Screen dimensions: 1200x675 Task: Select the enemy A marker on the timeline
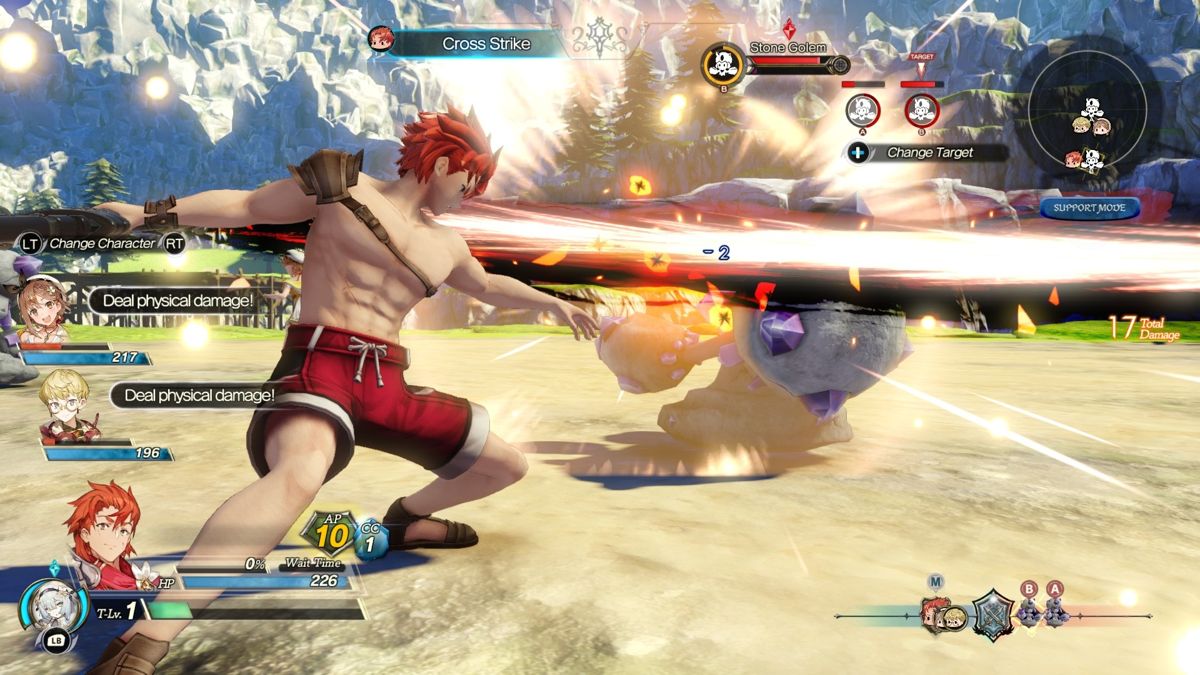[1056, 609]
